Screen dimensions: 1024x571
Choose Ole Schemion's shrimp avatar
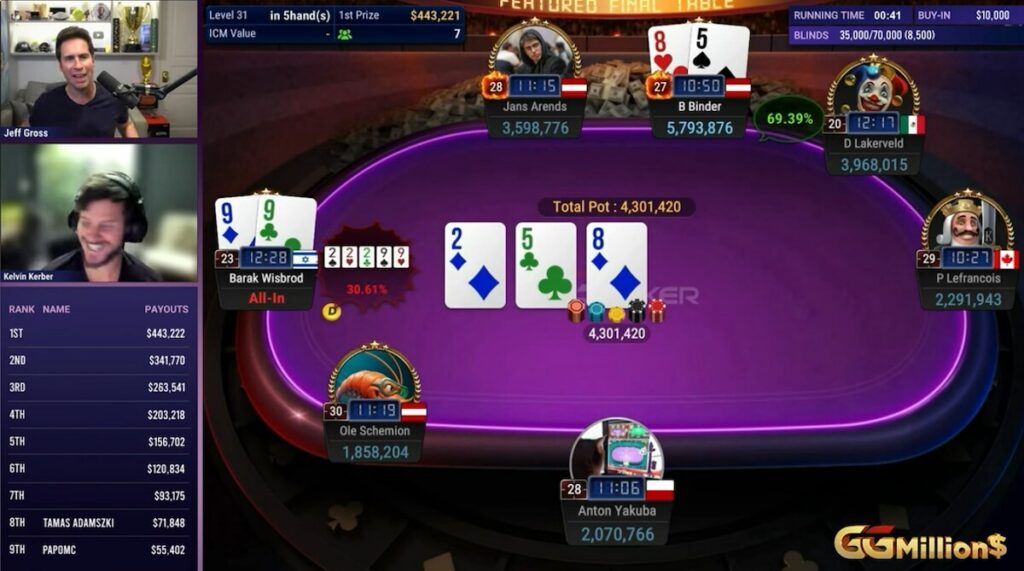374,375
